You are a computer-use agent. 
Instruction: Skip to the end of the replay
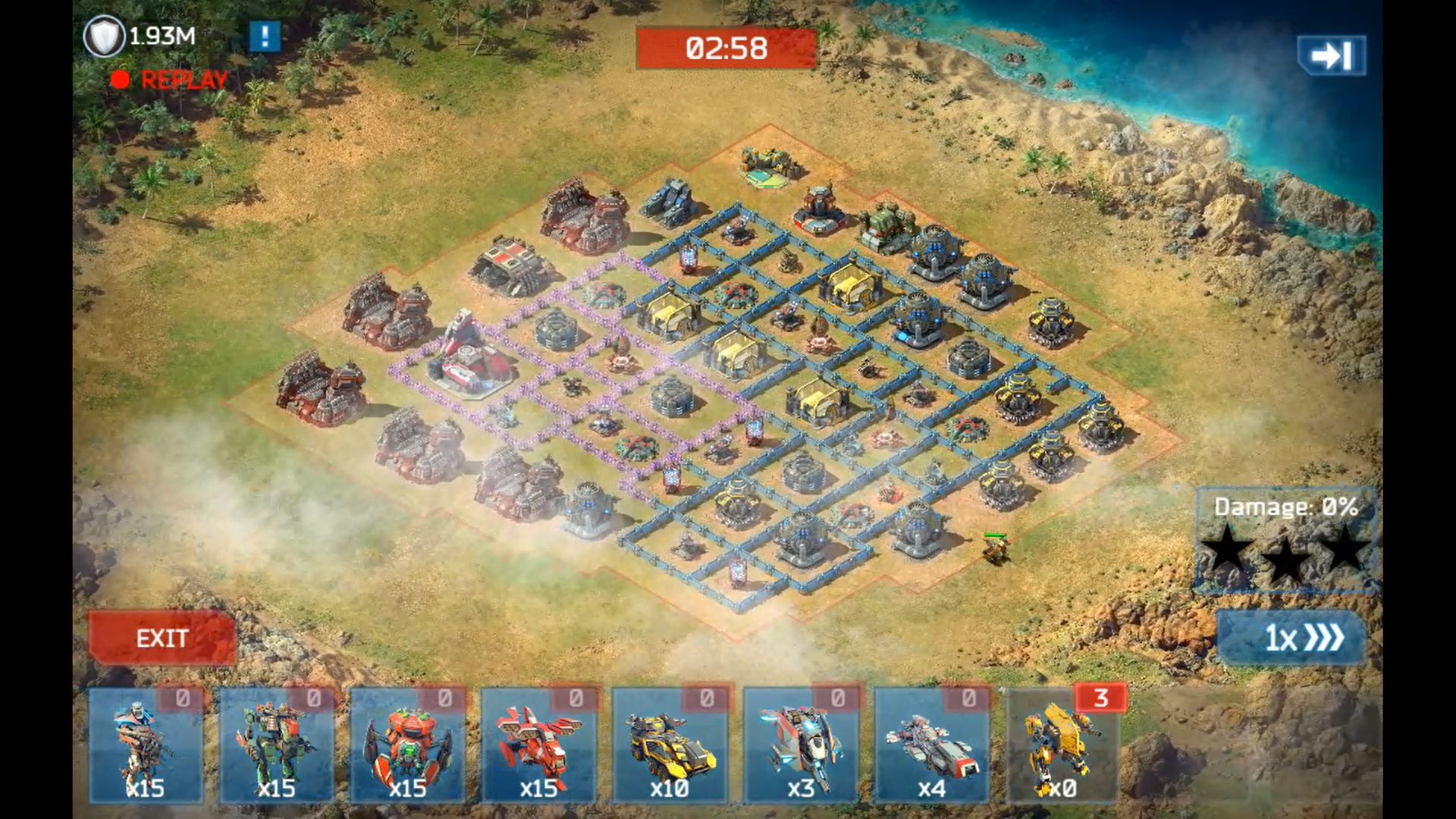pos(1331,55)
